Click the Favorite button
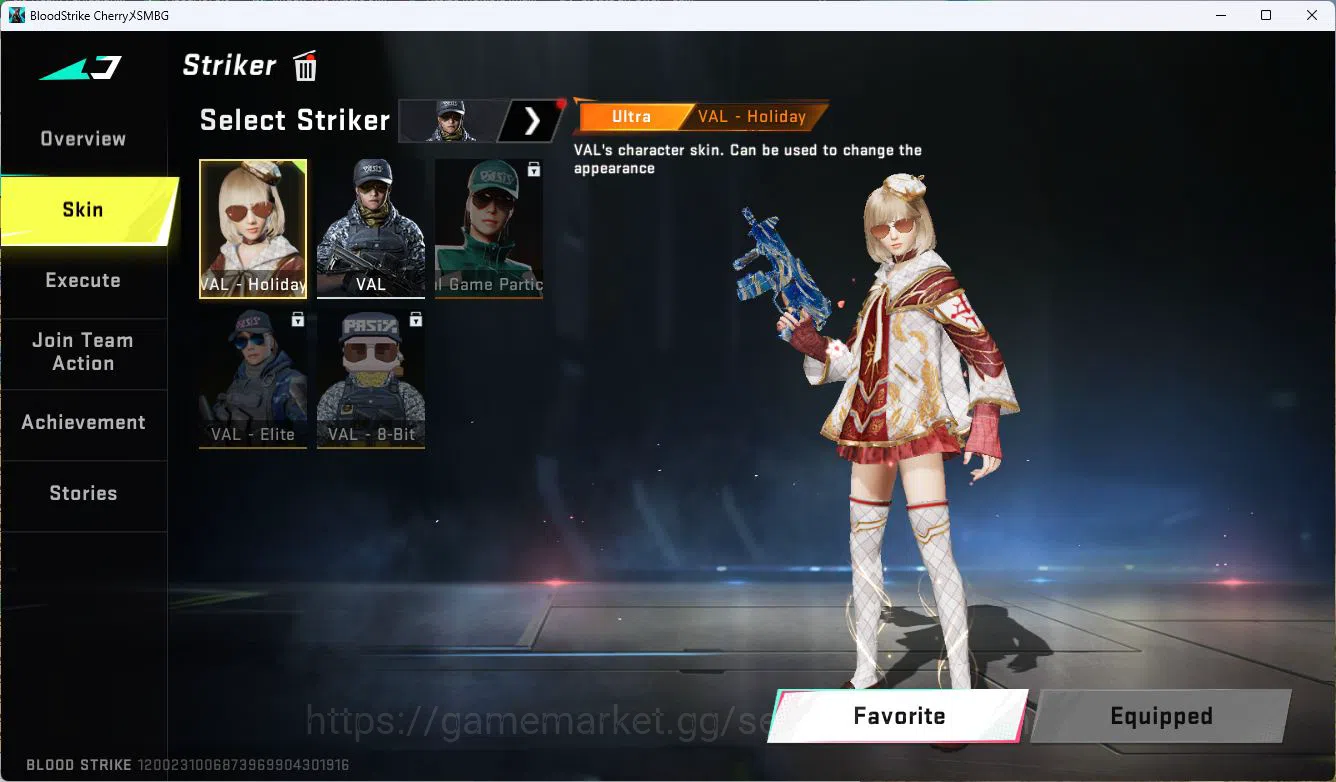This screenshot has height=782, width=1336. [x=898, y=716]
